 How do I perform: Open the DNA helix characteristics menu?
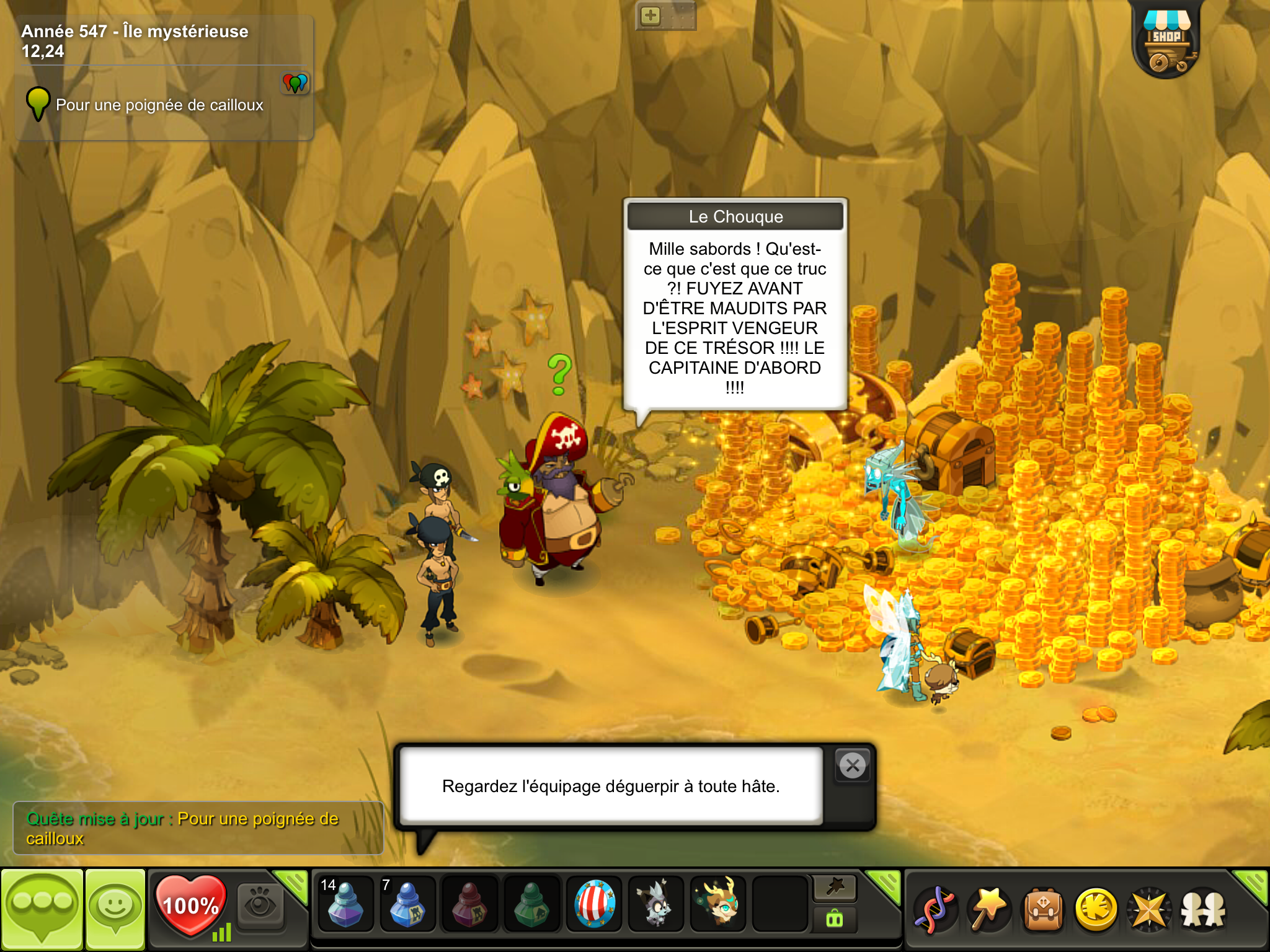pyautogui.click(x=935, y=910)
